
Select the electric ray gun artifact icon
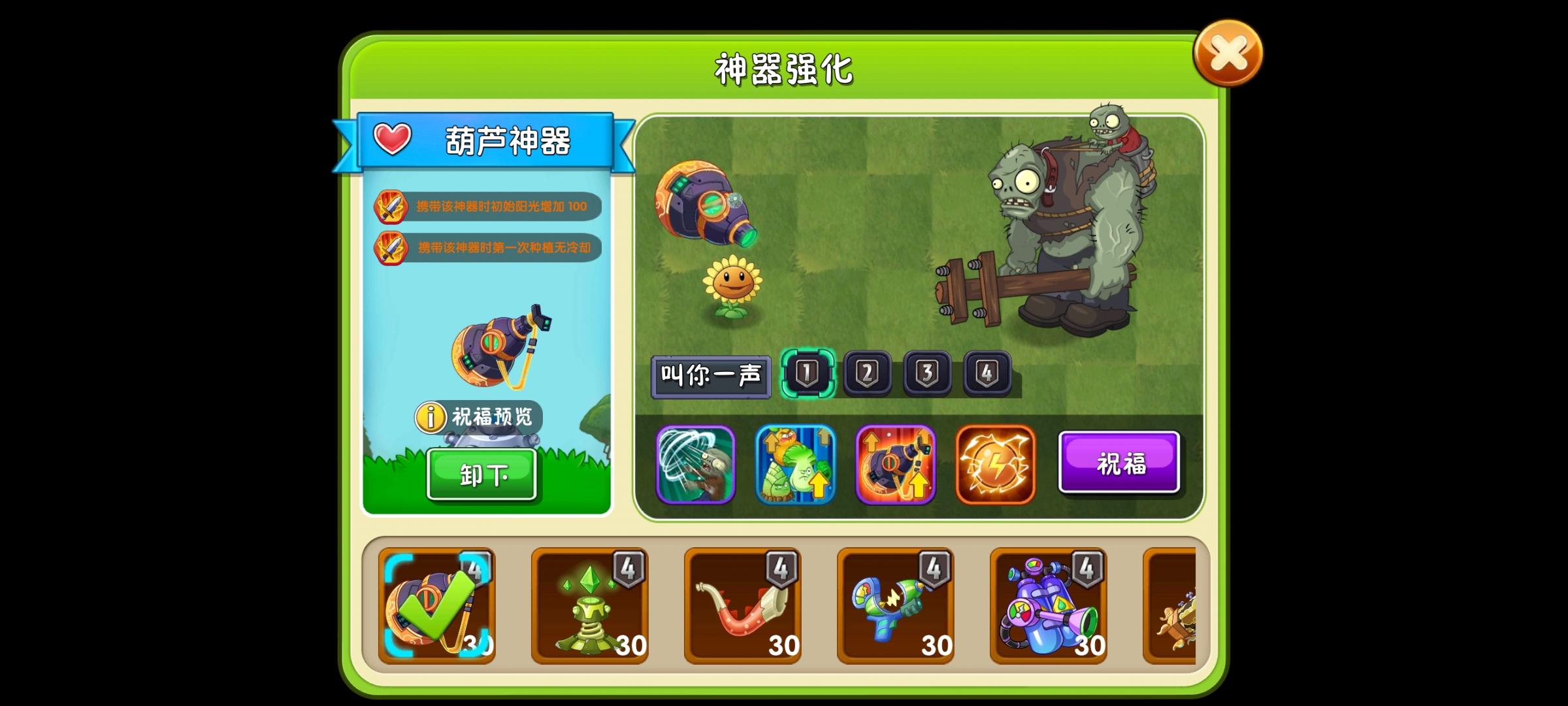pyautogui.click(x=895, y=605)
